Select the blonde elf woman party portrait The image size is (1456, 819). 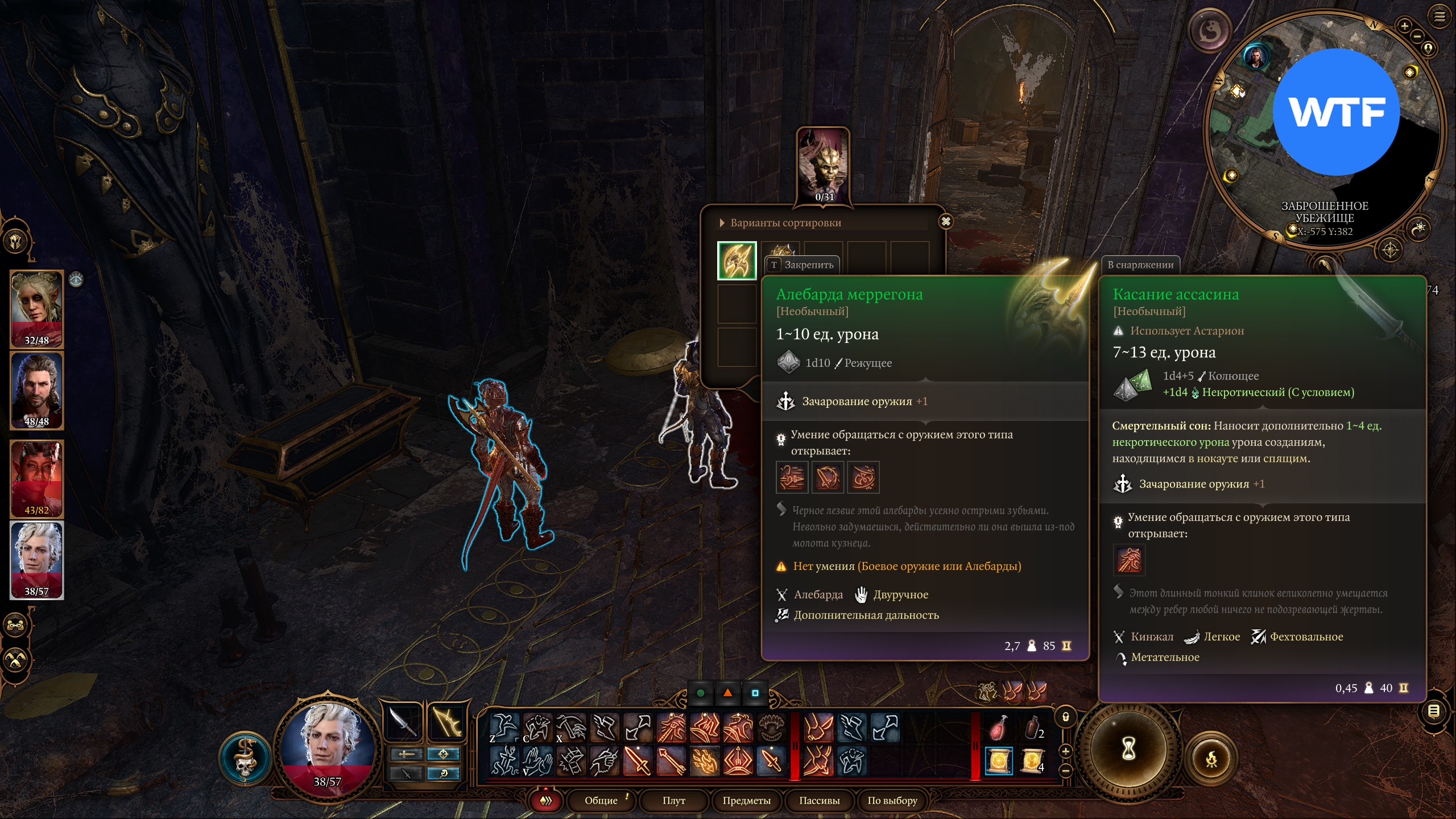click(37, 309)
